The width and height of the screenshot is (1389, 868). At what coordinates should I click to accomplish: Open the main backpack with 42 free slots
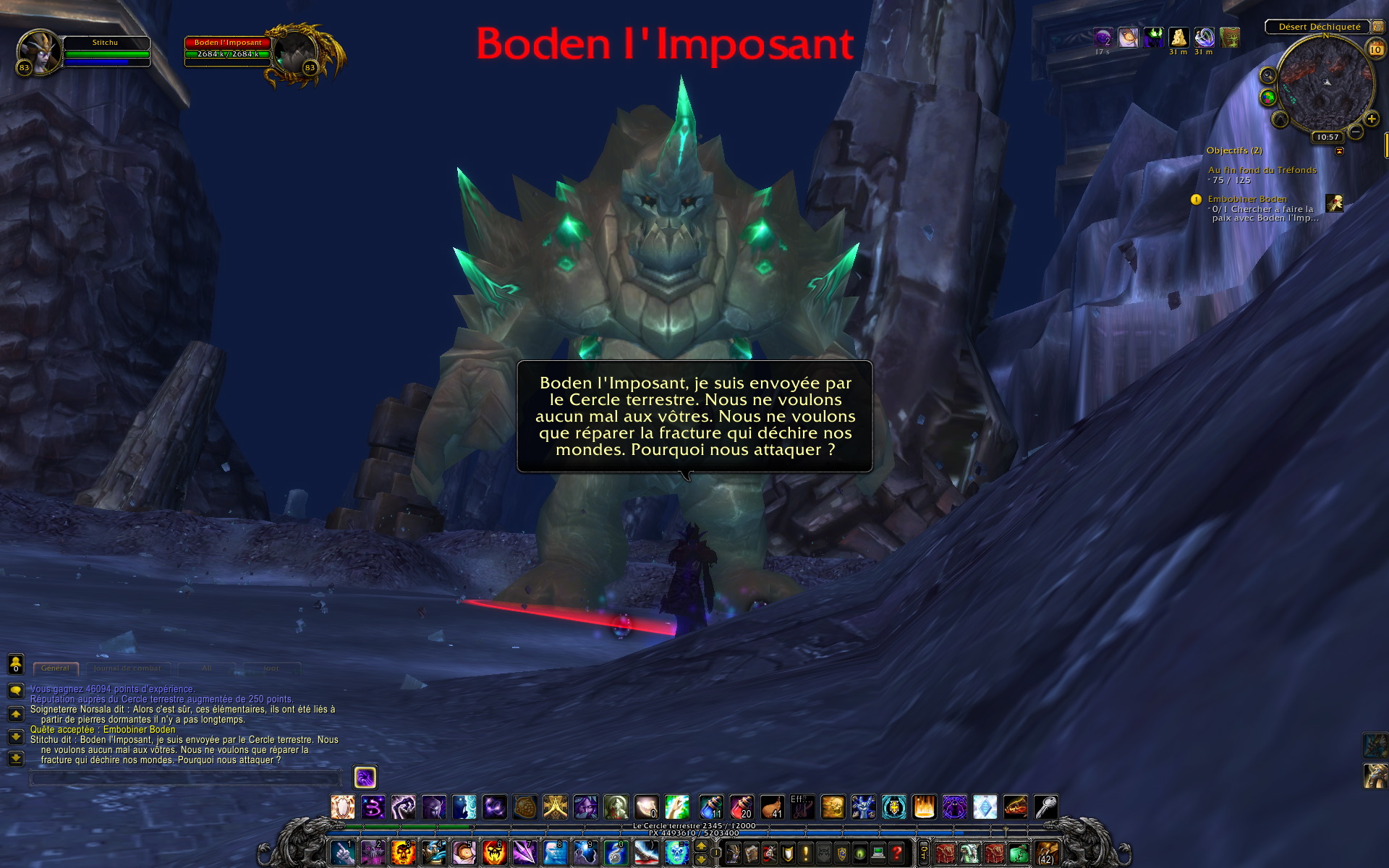point(1046,854)
